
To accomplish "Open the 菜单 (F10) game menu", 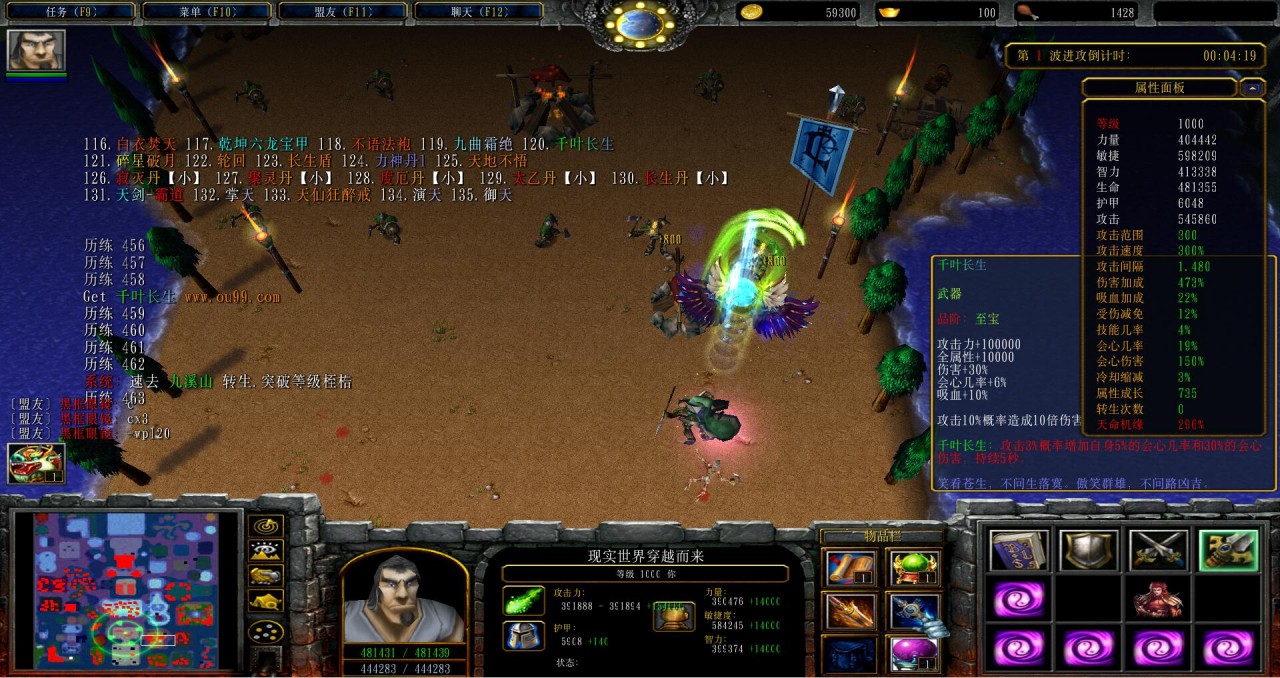I will pyautogui.click(x=206, y=12).
